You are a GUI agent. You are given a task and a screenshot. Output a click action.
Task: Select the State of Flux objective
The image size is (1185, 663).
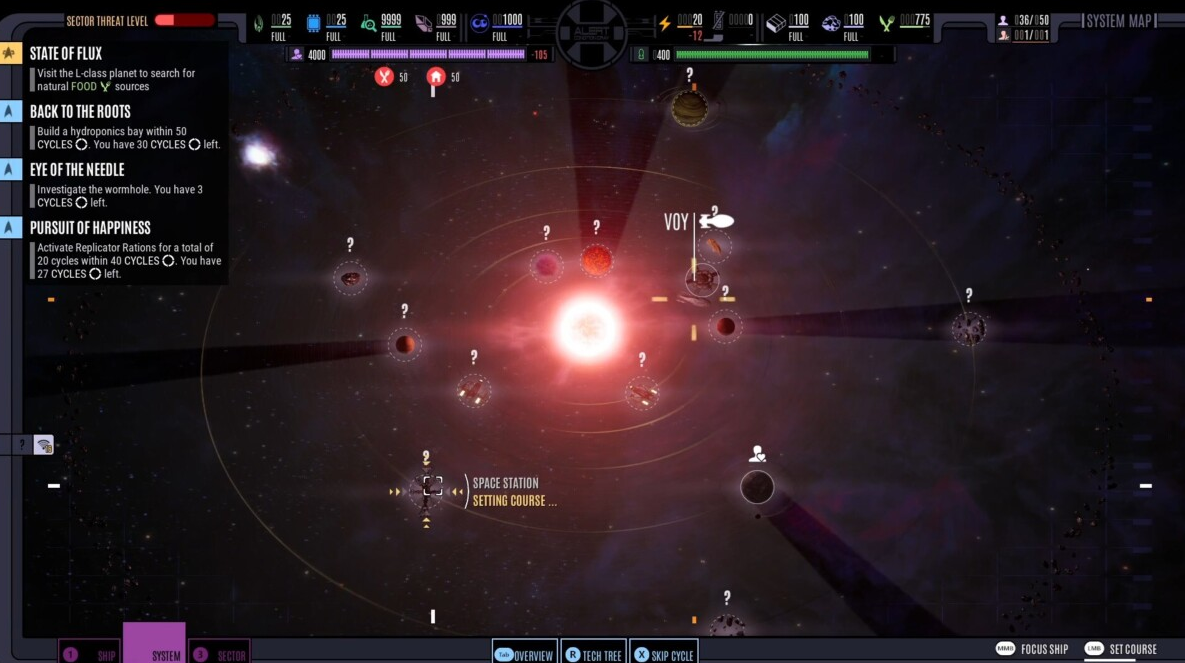click(x=66, y=54)
